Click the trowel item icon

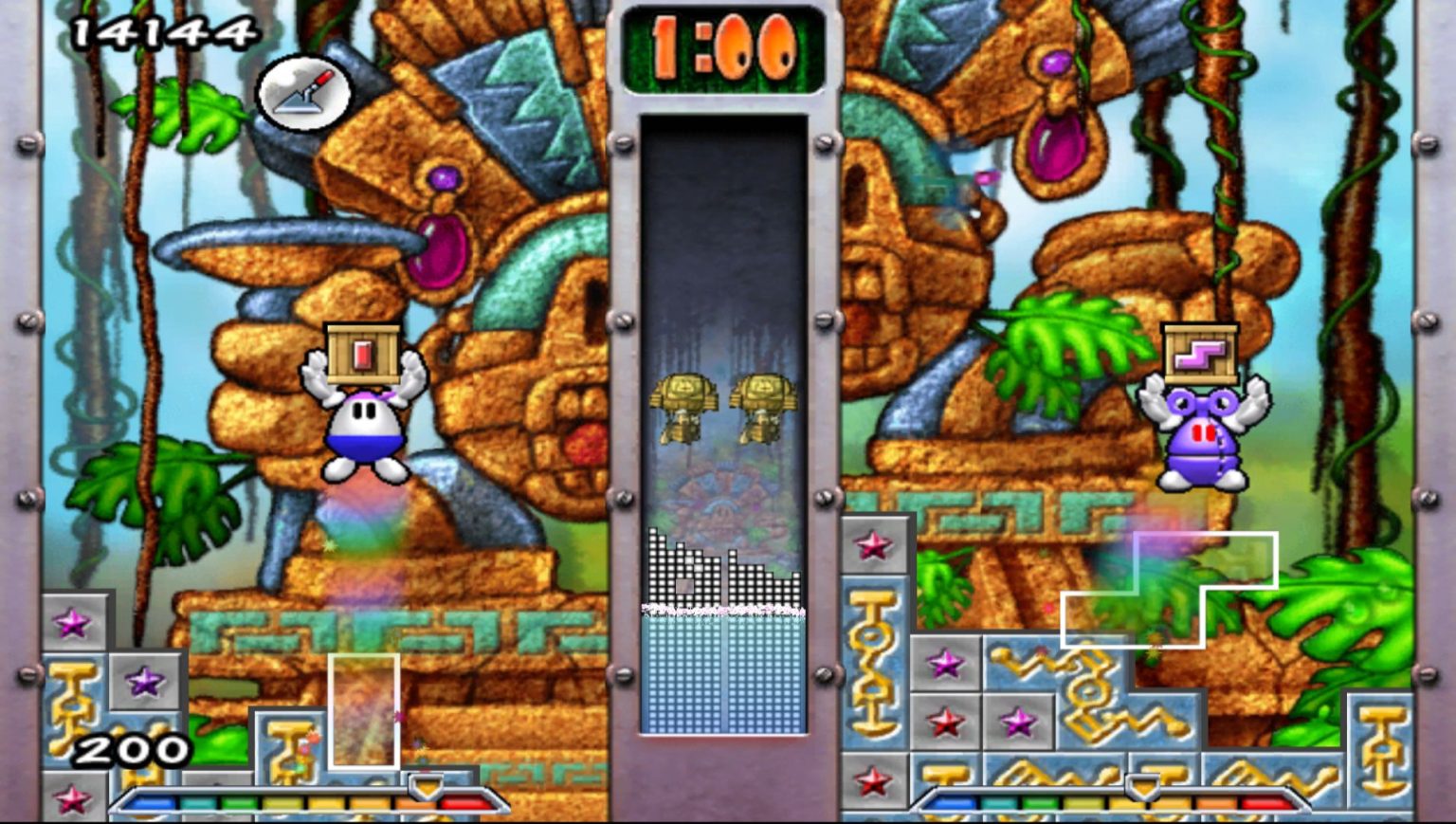pyautogui.click(x=303, y=92)
